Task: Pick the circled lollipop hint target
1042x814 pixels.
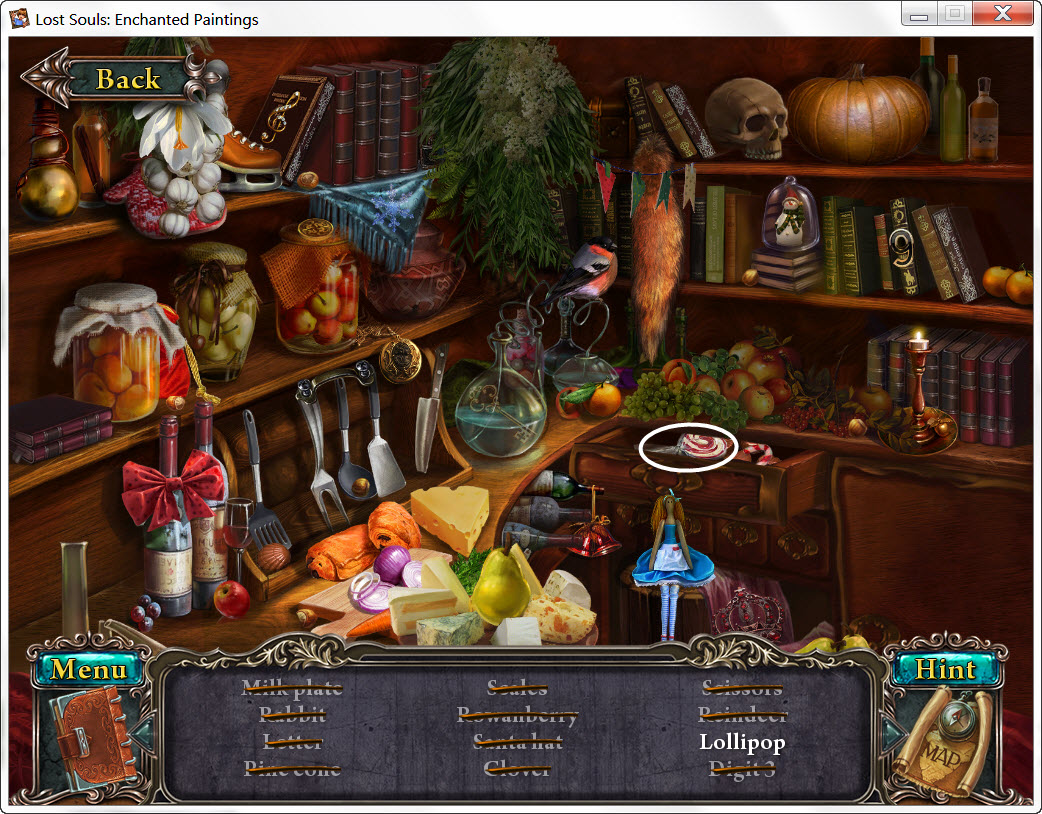Action: click(688, 447)
